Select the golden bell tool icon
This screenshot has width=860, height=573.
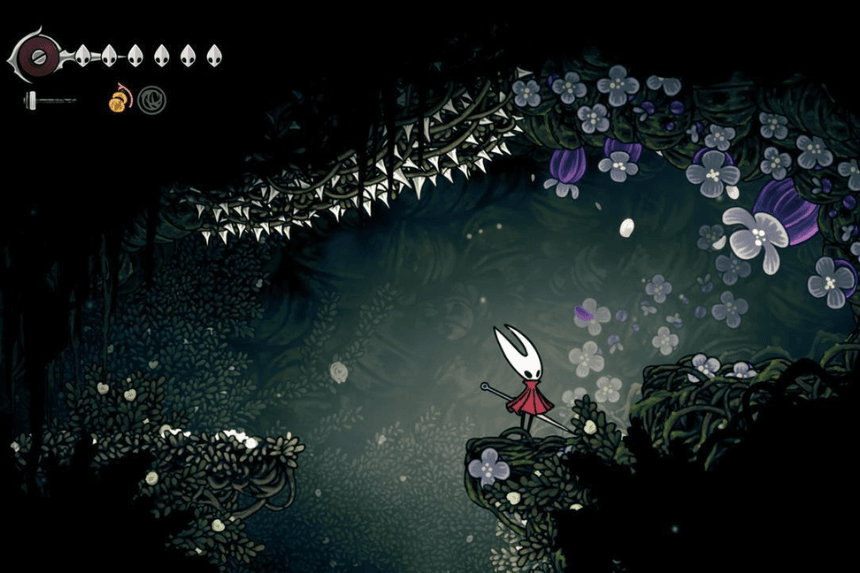click(121, 99)
